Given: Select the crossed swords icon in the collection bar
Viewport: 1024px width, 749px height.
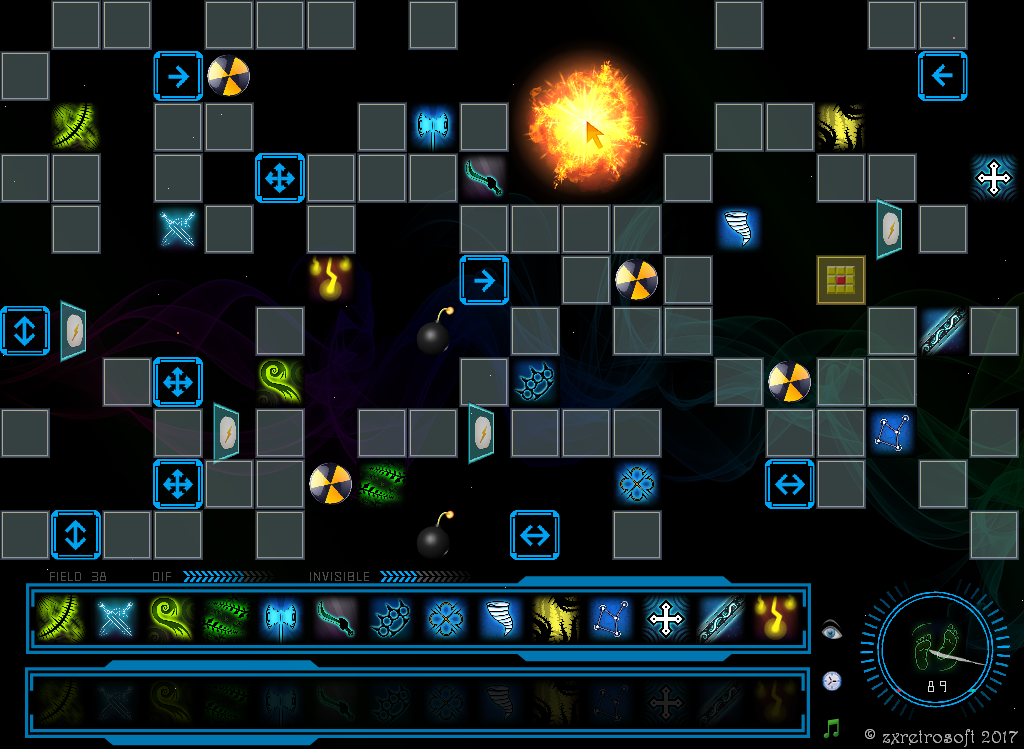Looking at the screenshot, I should [116, 619].
